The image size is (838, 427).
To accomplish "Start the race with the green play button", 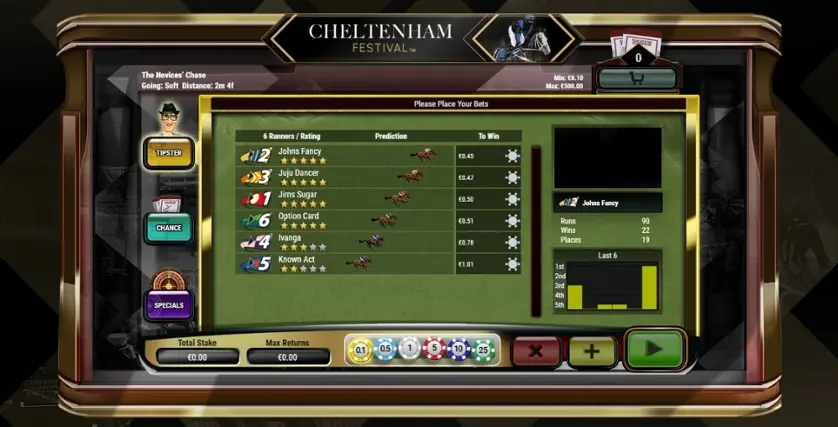I will pos(654,350).
